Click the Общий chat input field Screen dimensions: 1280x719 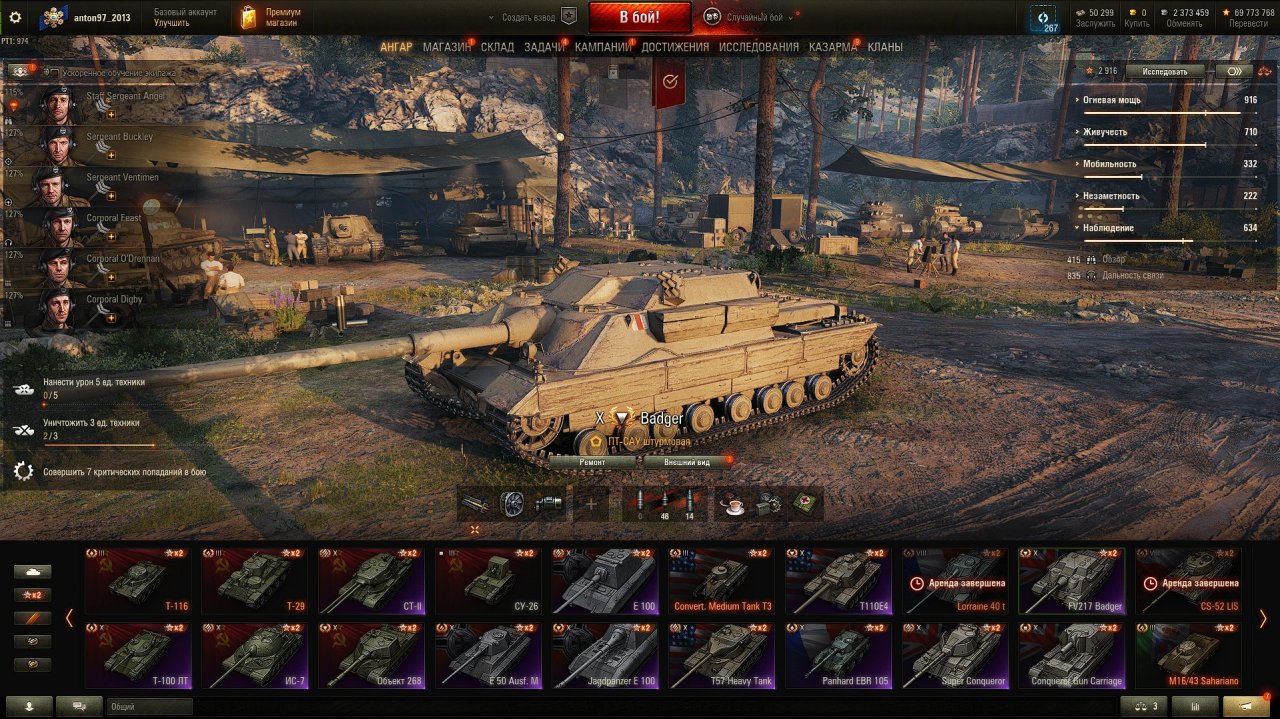[150, 706]
